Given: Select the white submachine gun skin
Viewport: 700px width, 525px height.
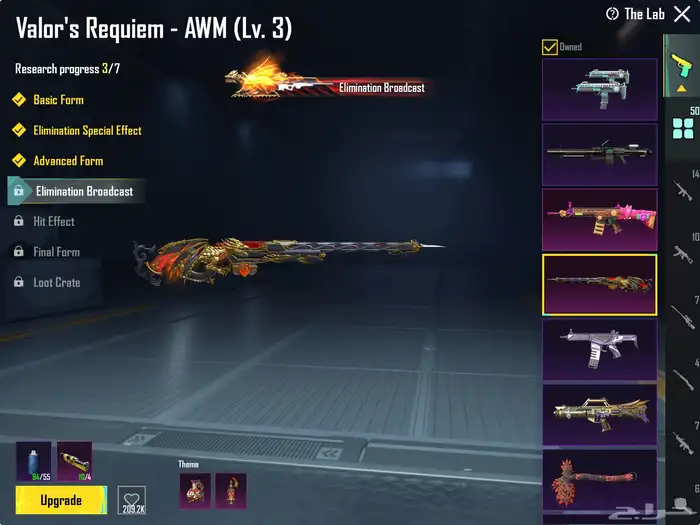Looking at the screenshot, I should point(599,350).
